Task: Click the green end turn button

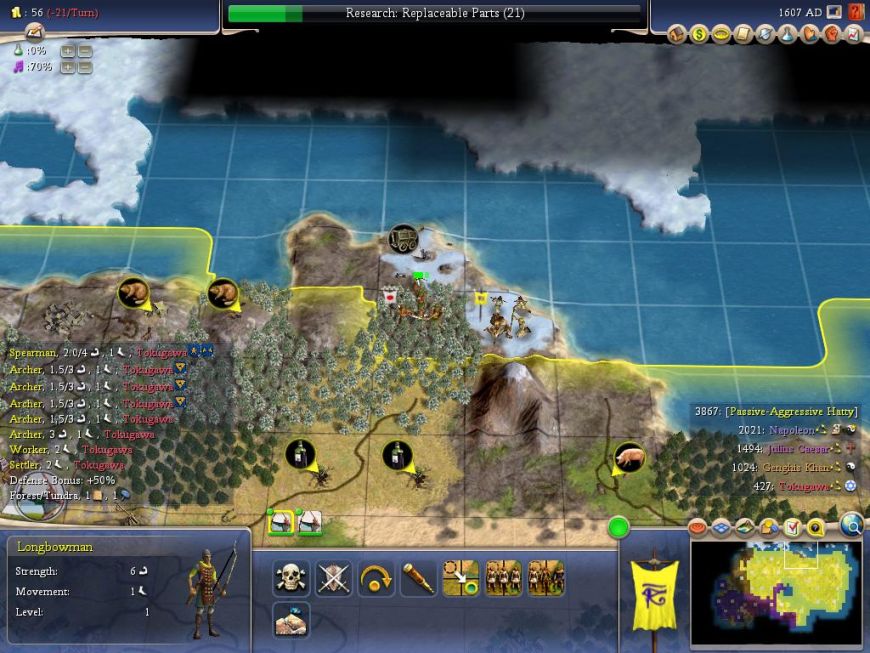Action: tap(618, 526)
